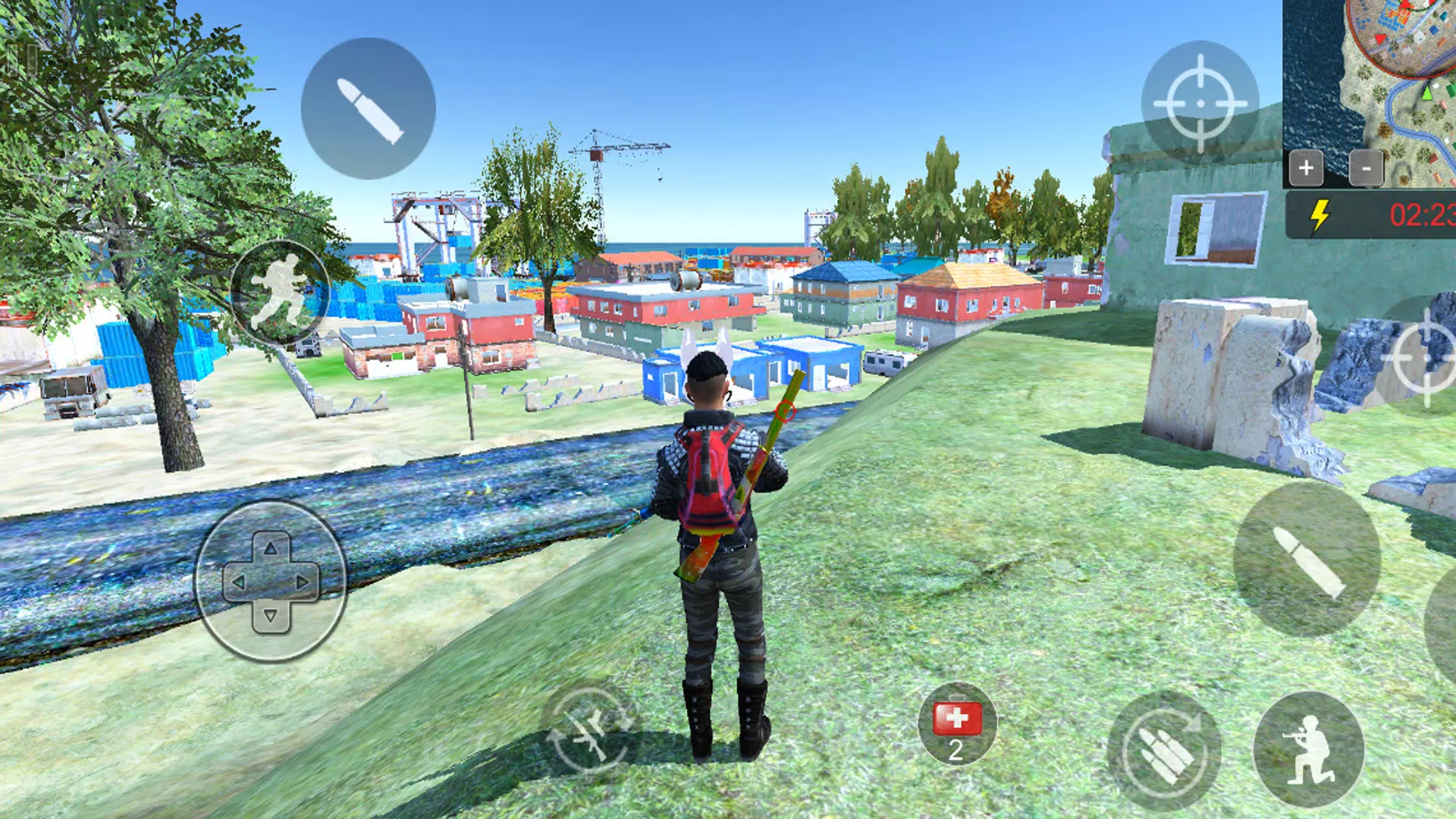Zoom in the minimap with plus button
Screen dimensions: 1456x819
pos(1306,168)
